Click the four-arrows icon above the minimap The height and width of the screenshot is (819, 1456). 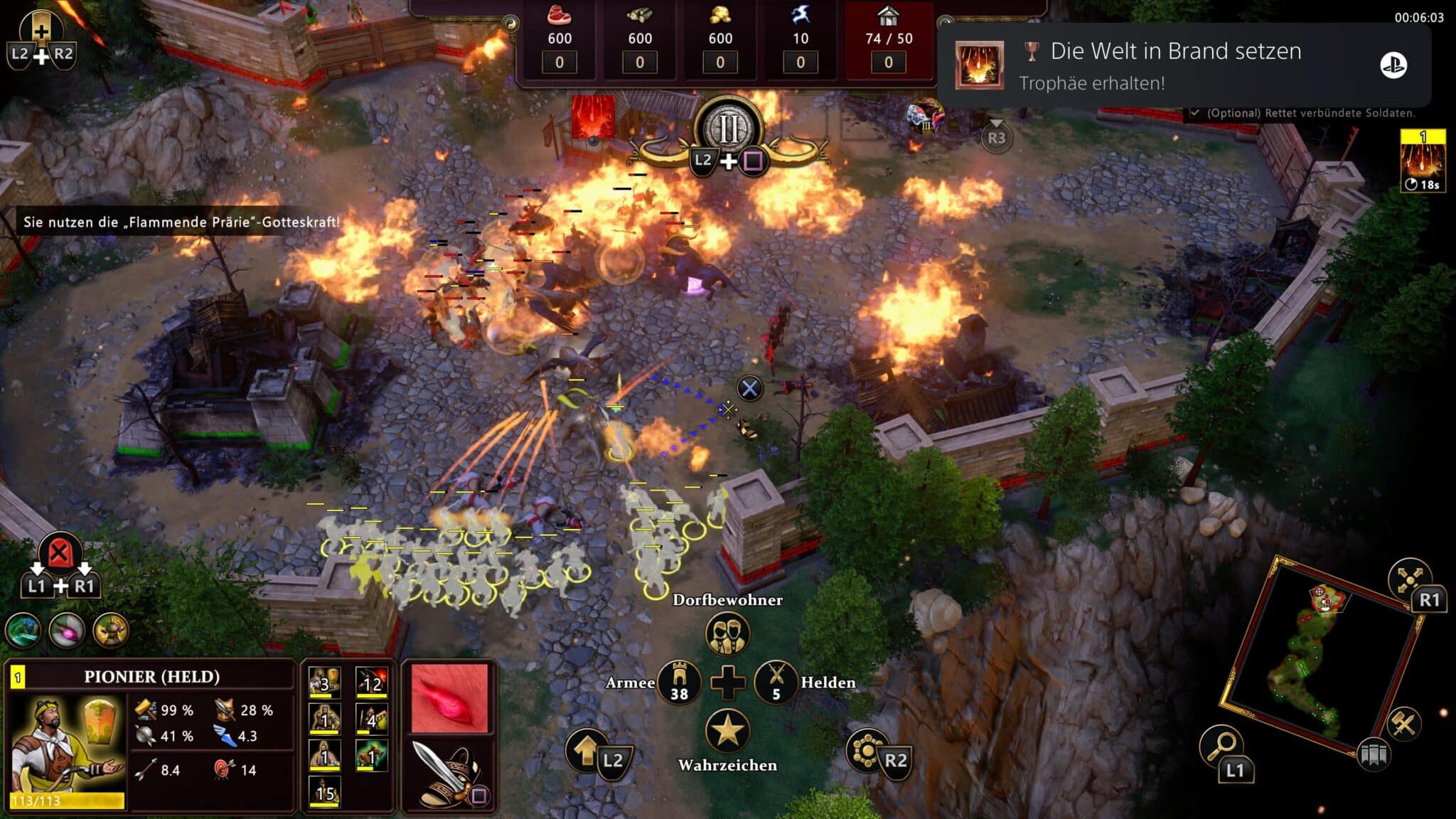coord(1408,579)
